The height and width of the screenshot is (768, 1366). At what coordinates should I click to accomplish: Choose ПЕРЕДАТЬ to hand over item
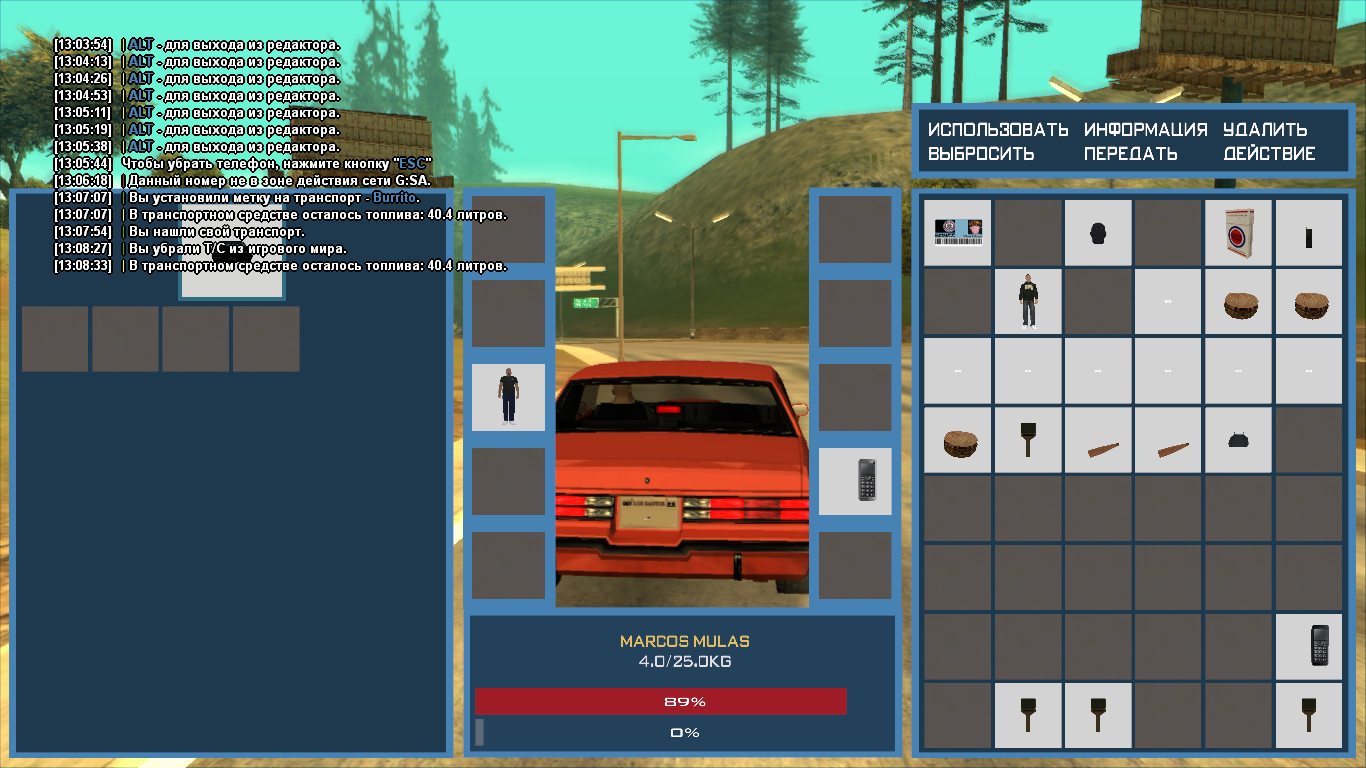pyautogui.click(x=1130, y=154)
